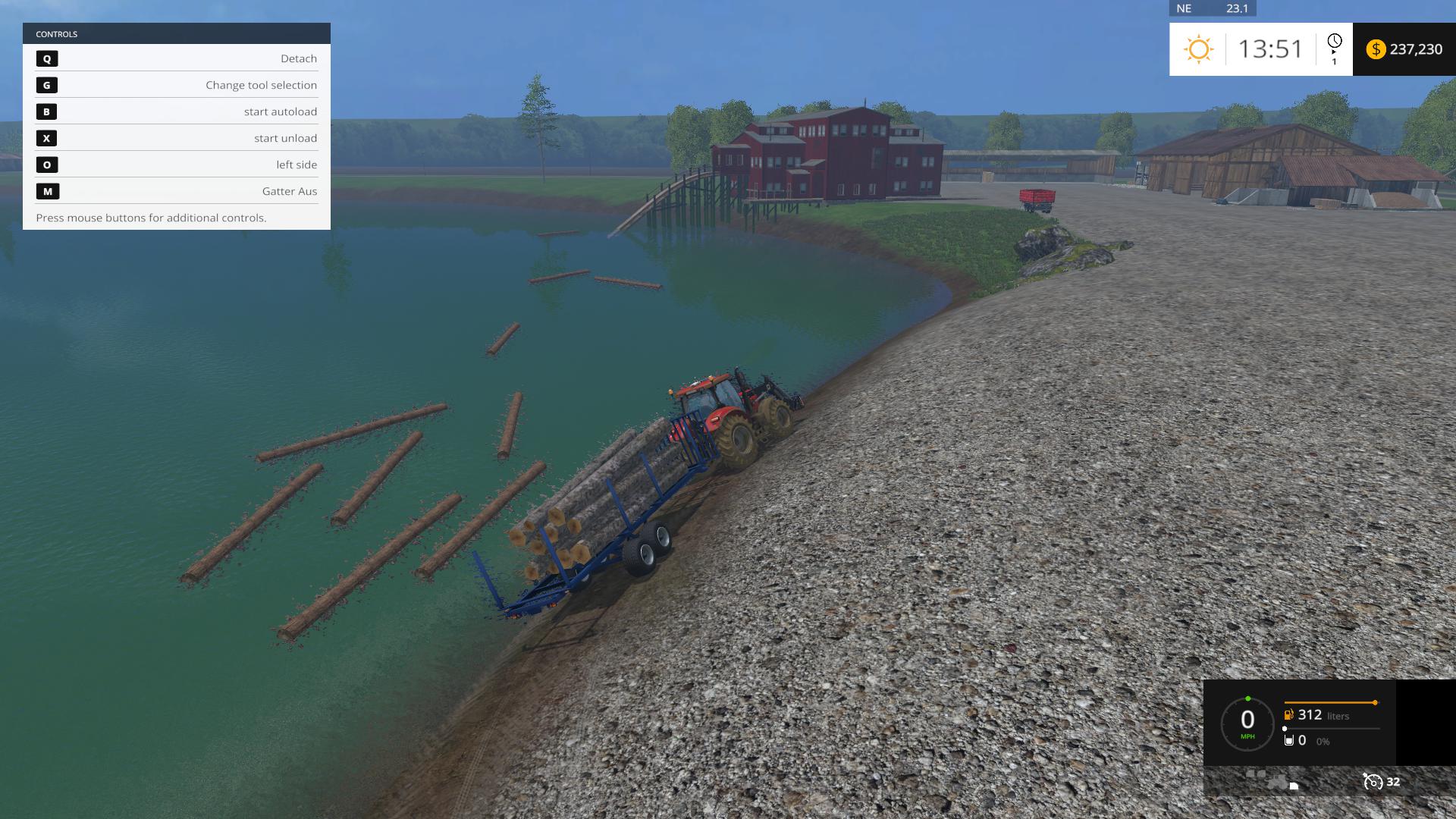Click the gold dollar coin icon
1456x819 pixels.
coord(1376,49)
